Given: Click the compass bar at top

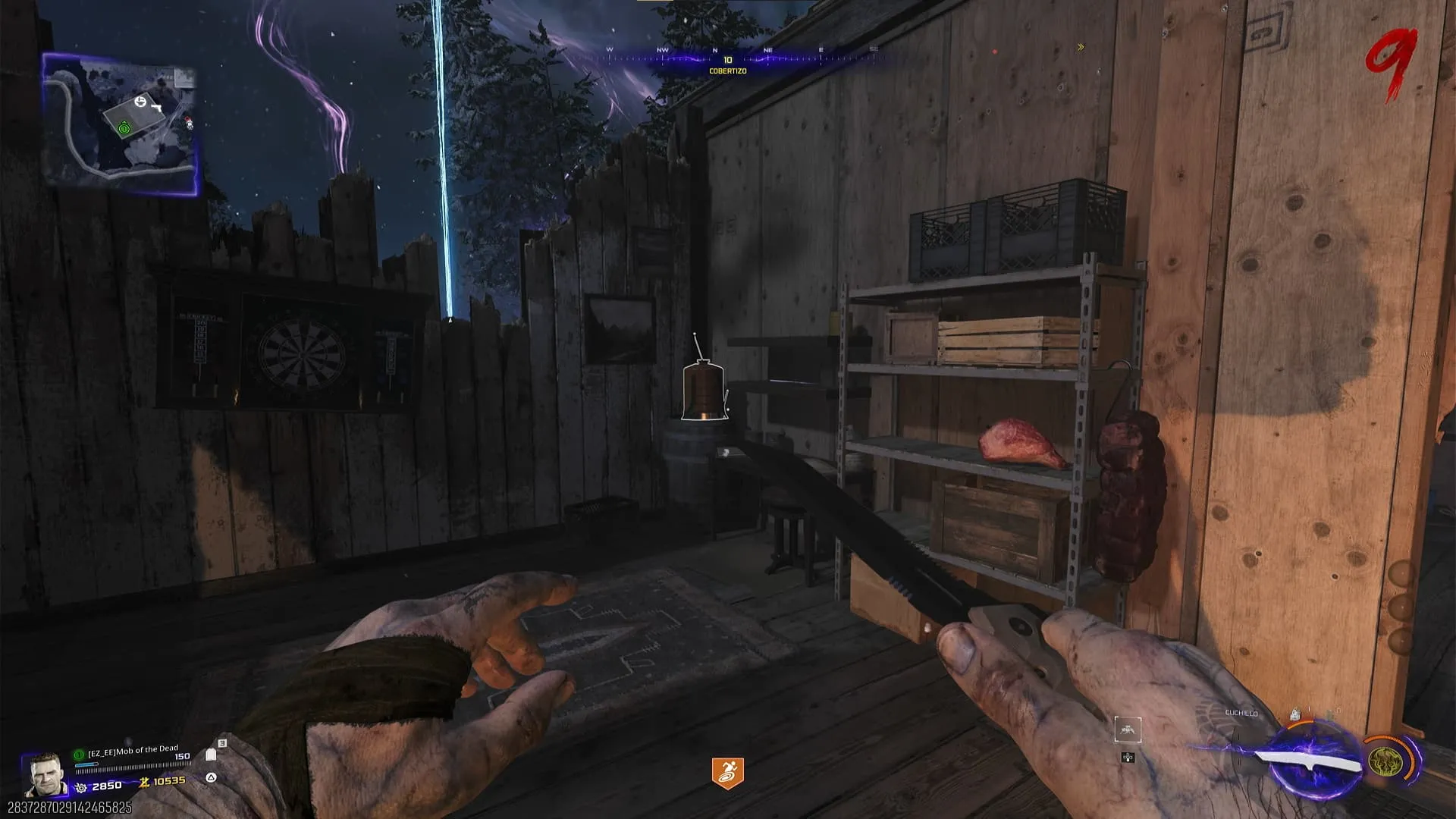Looking at the screenshot, I should click(728, 55).
